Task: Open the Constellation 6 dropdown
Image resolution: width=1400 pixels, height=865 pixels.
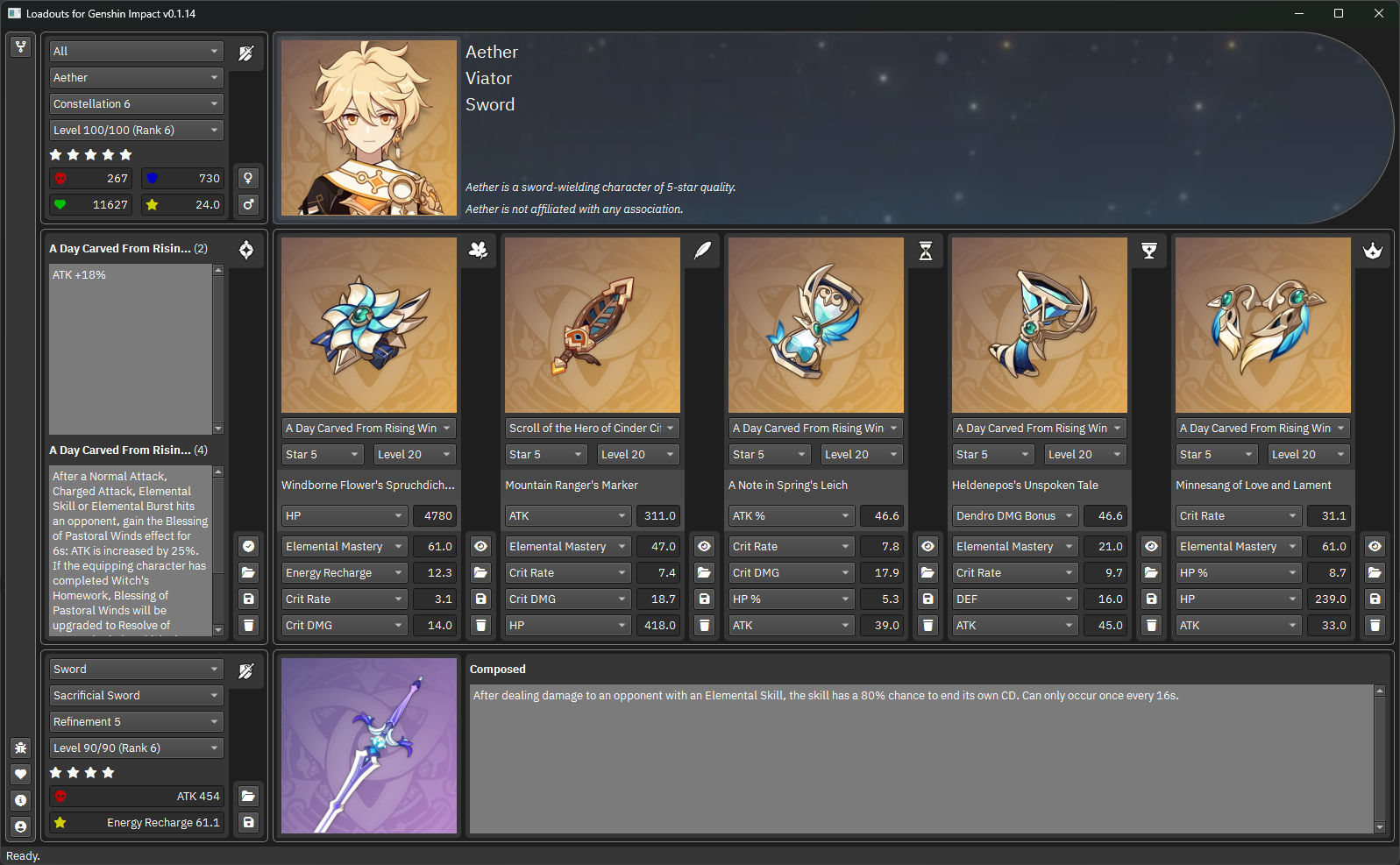Action: point(136,104)
